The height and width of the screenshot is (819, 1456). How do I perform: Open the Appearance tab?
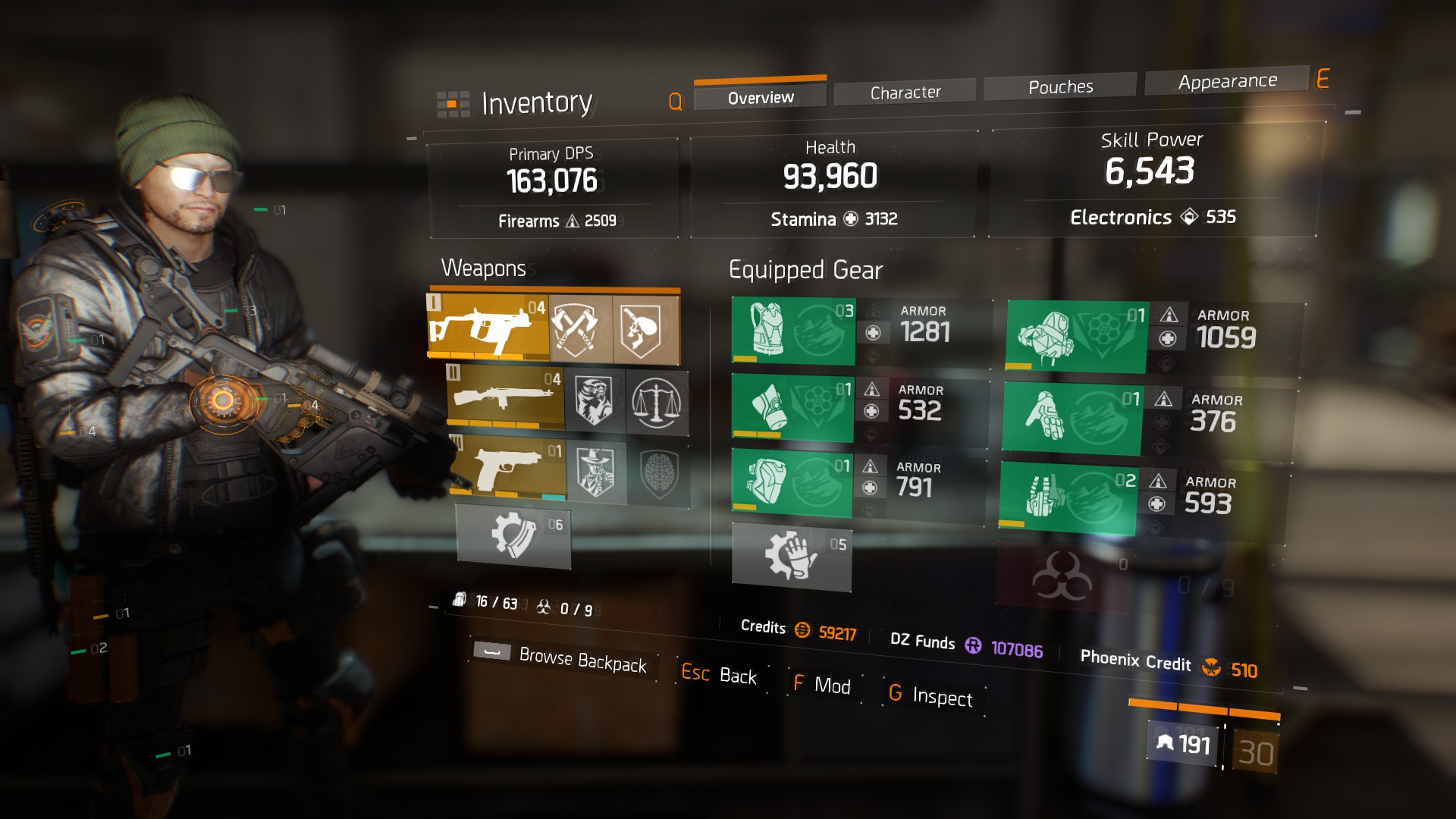[x=1227, y=81]
